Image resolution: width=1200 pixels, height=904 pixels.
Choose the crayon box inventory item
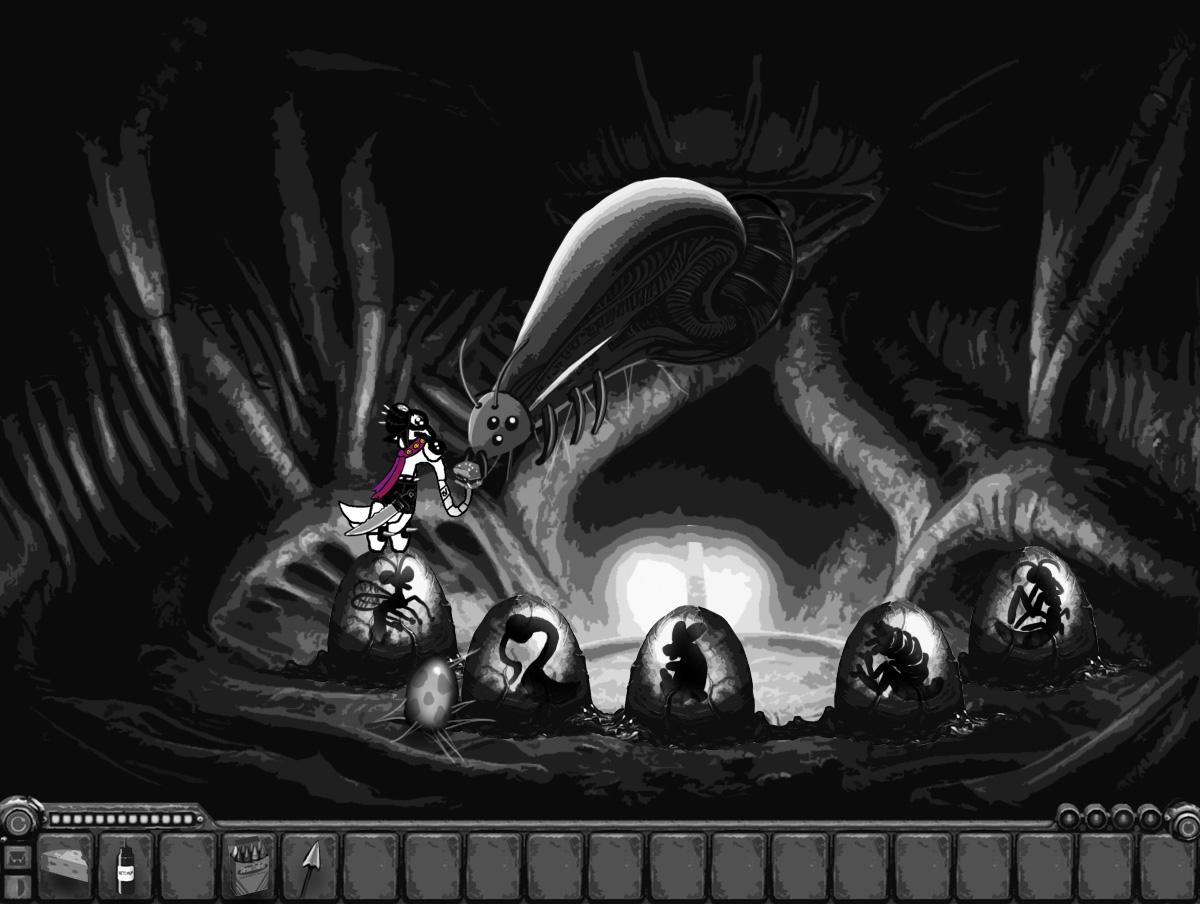coord(248,863)
